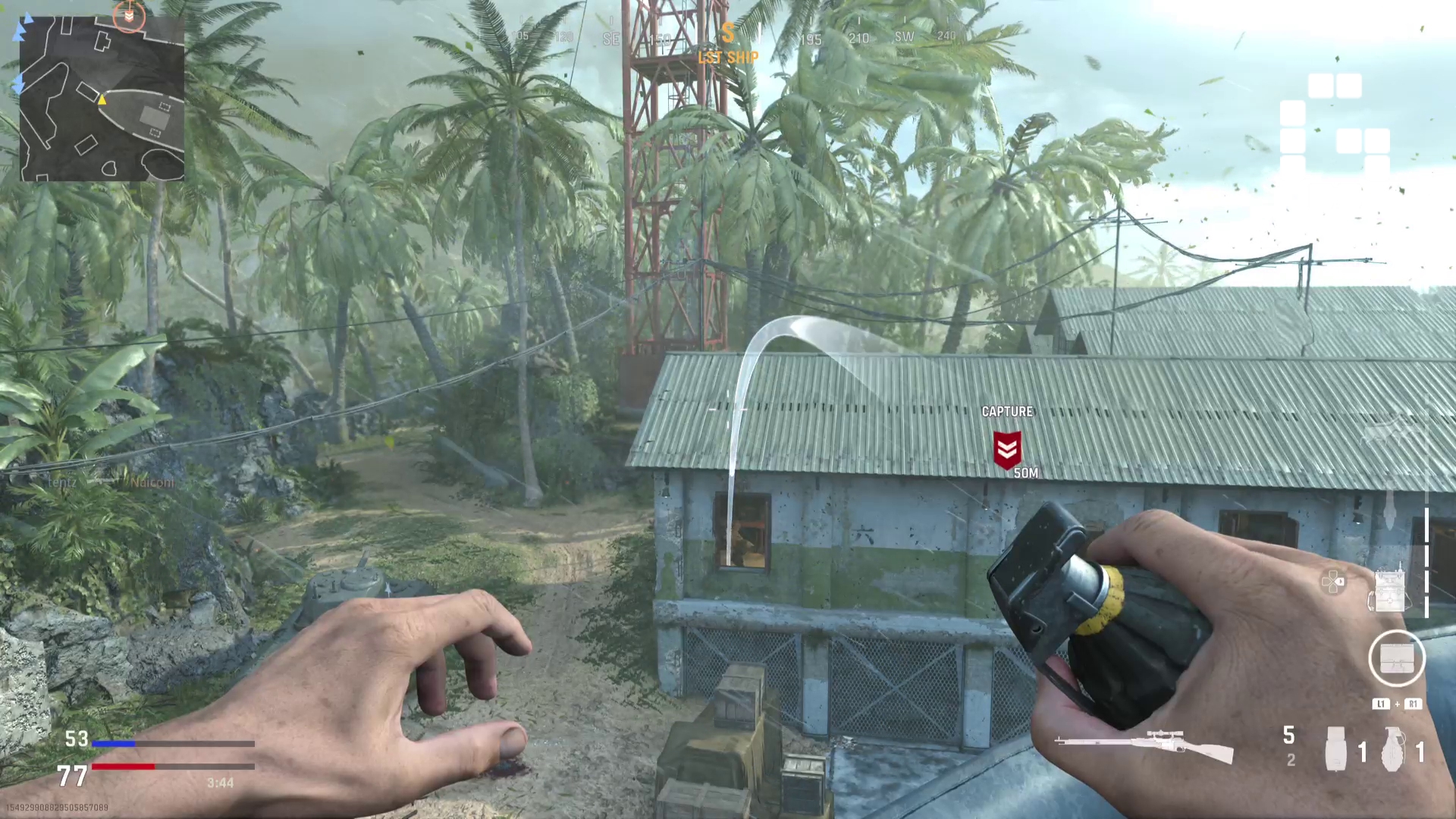
Task: Click the red CAPTURE chevrons objective icon
Action: (x=1008, y=449)
